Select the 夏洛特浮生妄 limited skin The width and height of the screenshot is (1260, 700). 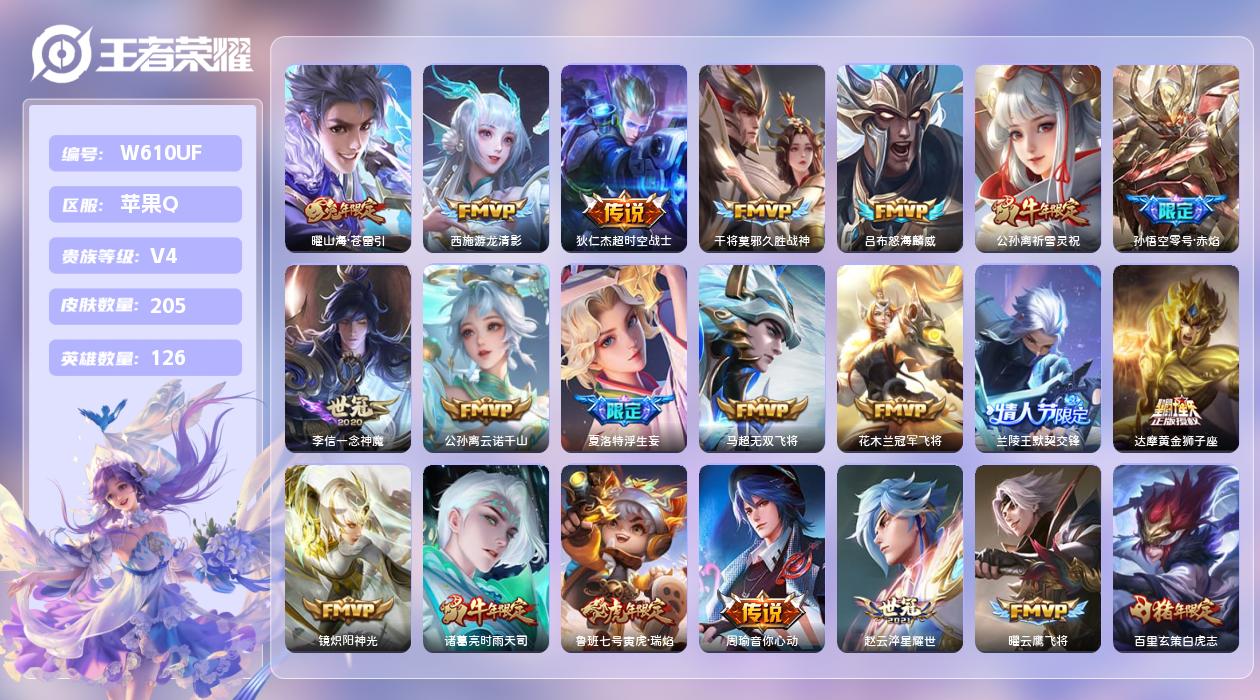tap(624, 358)
